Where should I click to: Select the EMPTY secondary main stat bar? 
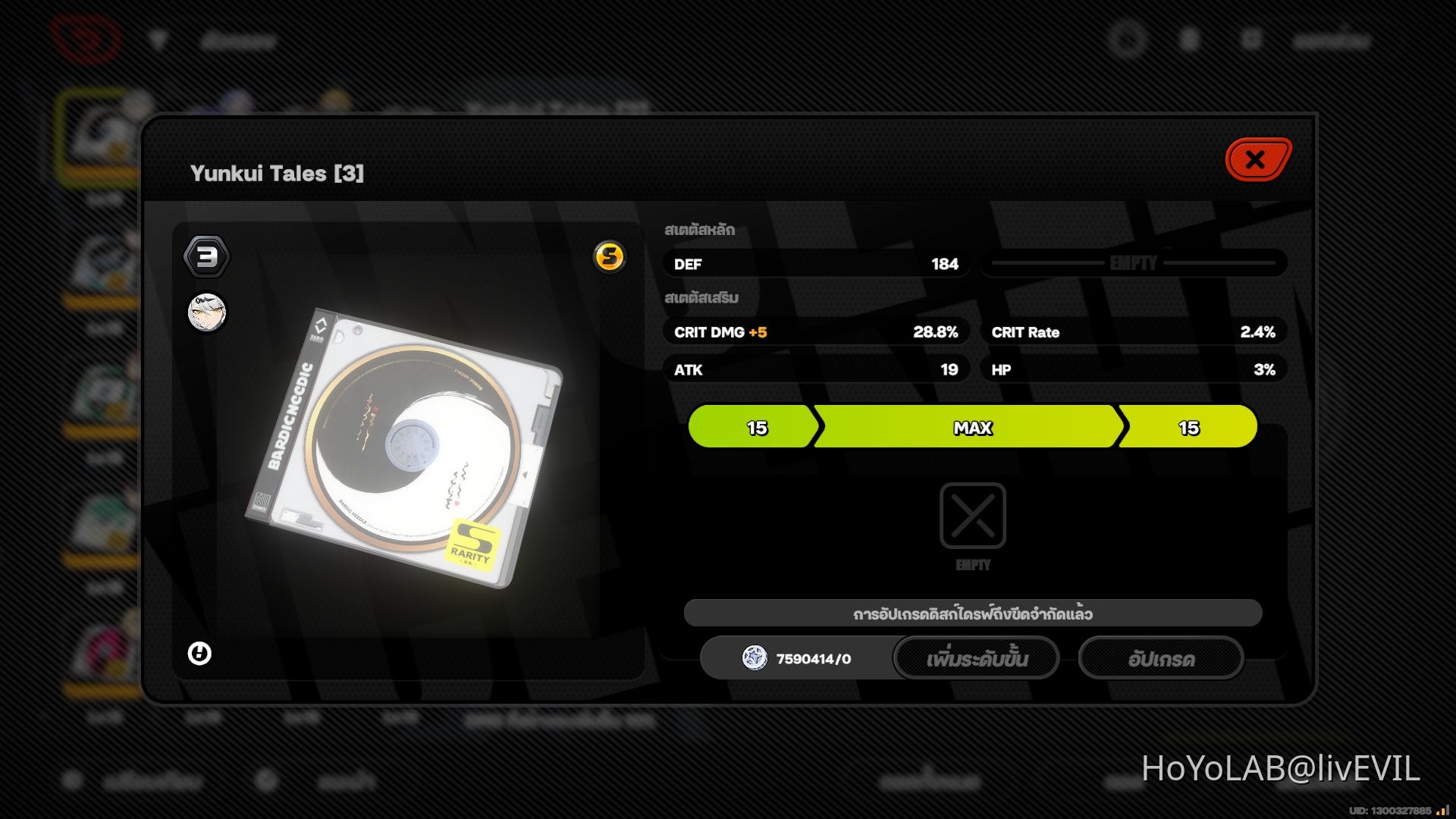coord(1133,263)
